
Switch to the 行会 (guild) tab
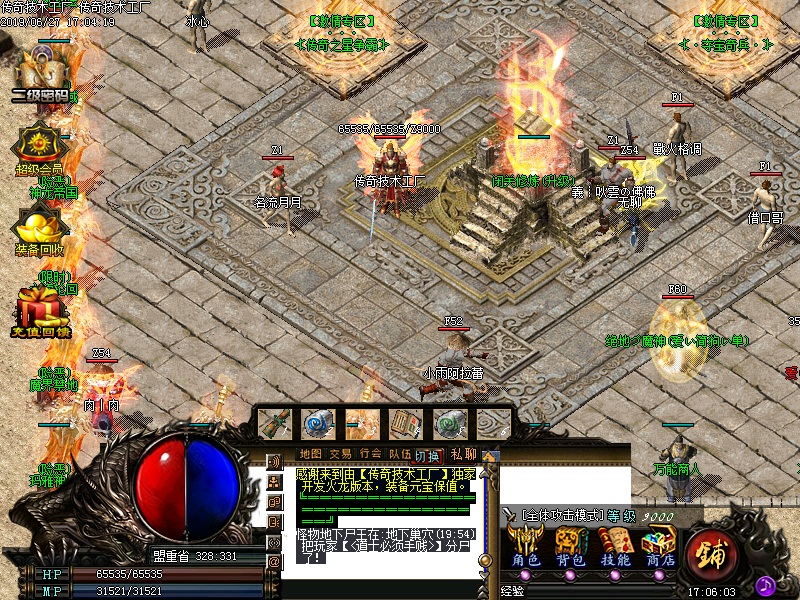(x=370, y=454)
